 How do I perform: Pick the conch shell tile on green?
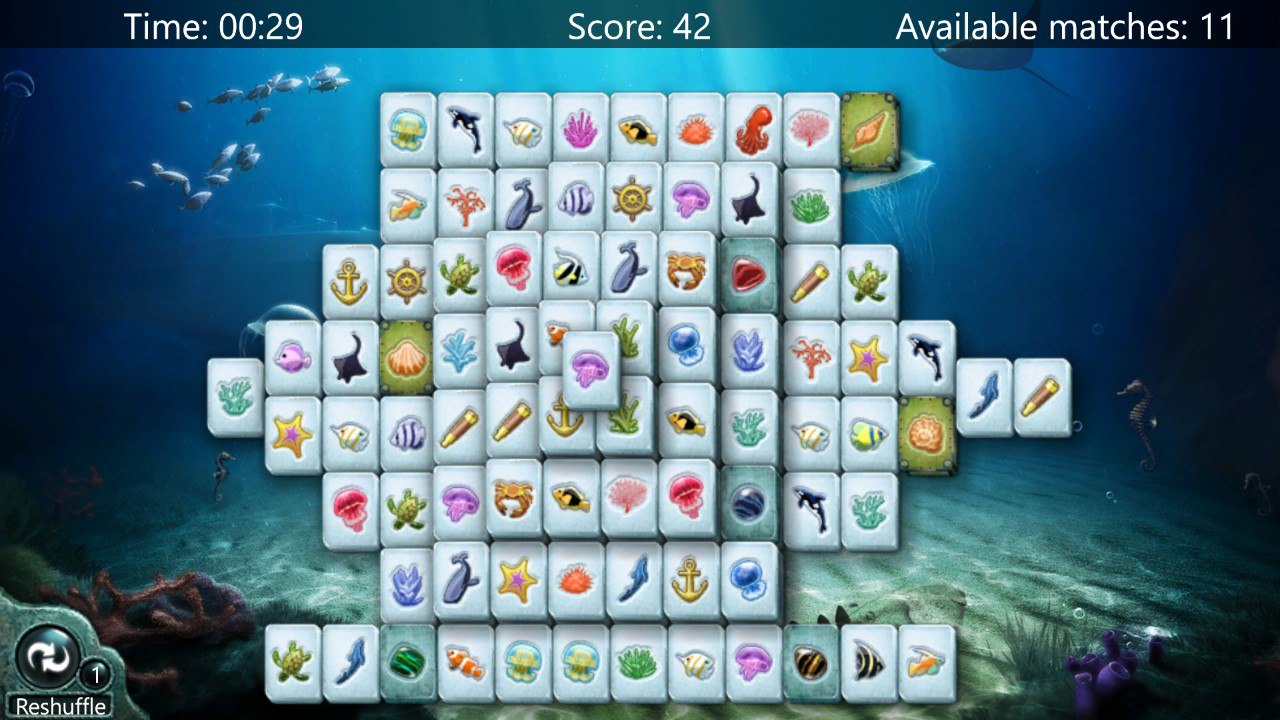click(869, 130)
